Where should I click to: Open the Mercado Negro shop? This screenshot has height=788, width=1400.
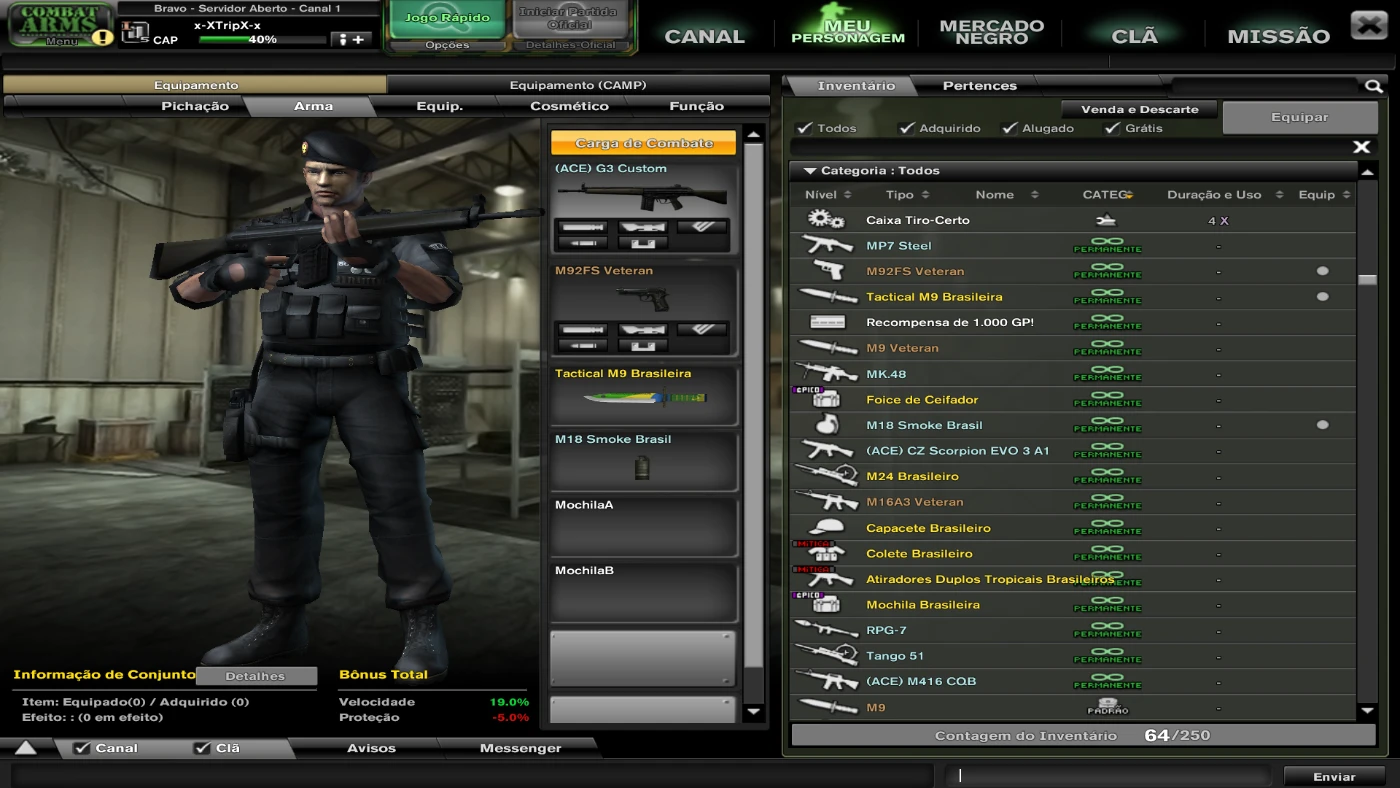(991, 32)
